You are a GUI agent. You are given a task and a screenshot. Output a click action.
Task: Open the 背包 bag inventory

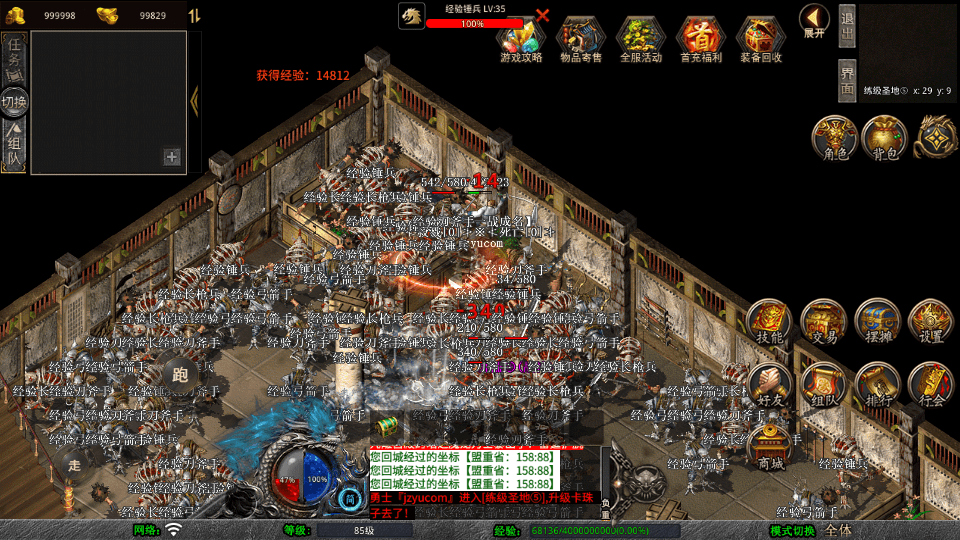pos(885,138)
